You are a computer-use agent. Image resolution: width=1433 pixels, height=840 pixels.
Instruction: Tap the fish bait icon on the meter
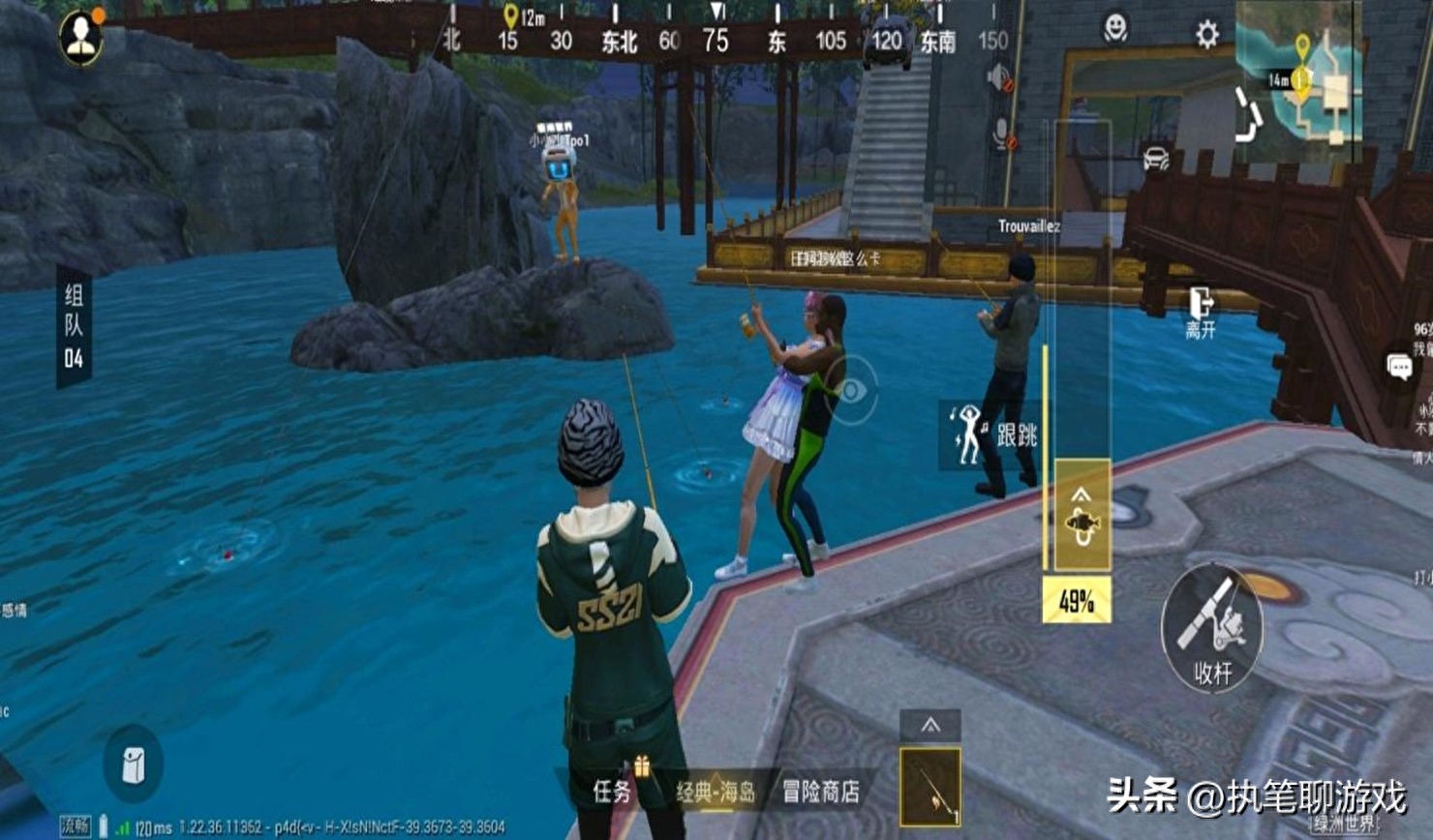click(x=1082, y=525)
